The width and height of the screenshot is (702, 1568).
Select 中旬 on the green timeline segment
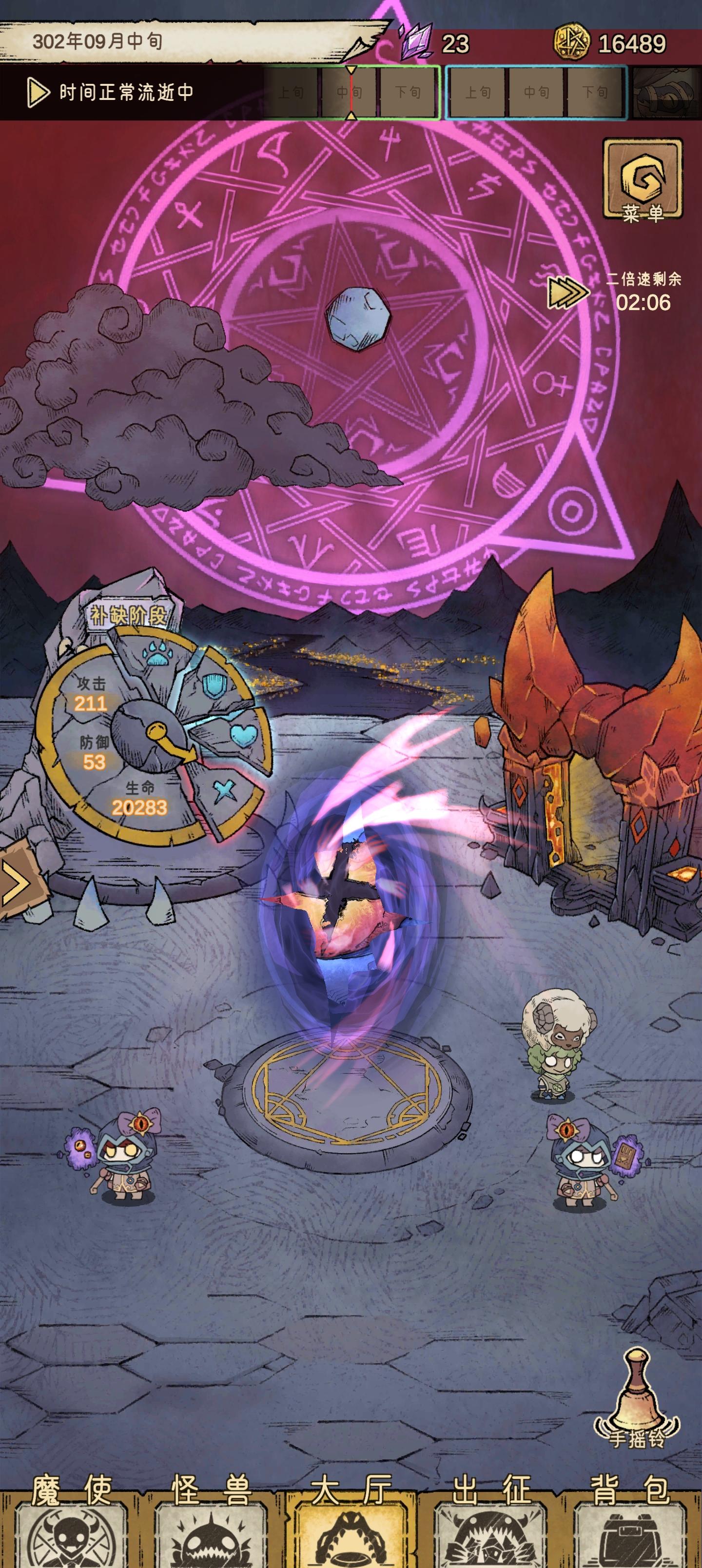pyautogui.click(x=351, y=93)
